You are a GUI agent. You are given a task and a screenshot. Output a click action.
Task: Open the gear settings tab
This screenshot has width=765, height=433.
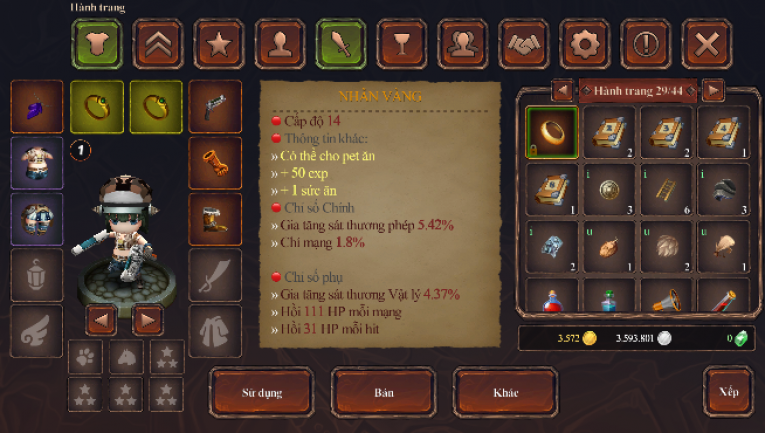pos(585,43)
